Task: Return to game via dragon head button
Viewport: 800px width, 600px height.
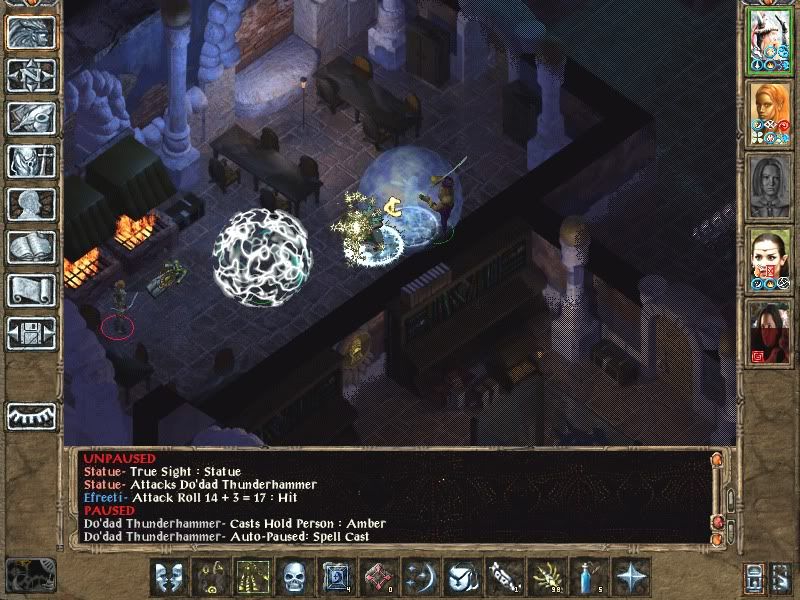Action: 31,32
